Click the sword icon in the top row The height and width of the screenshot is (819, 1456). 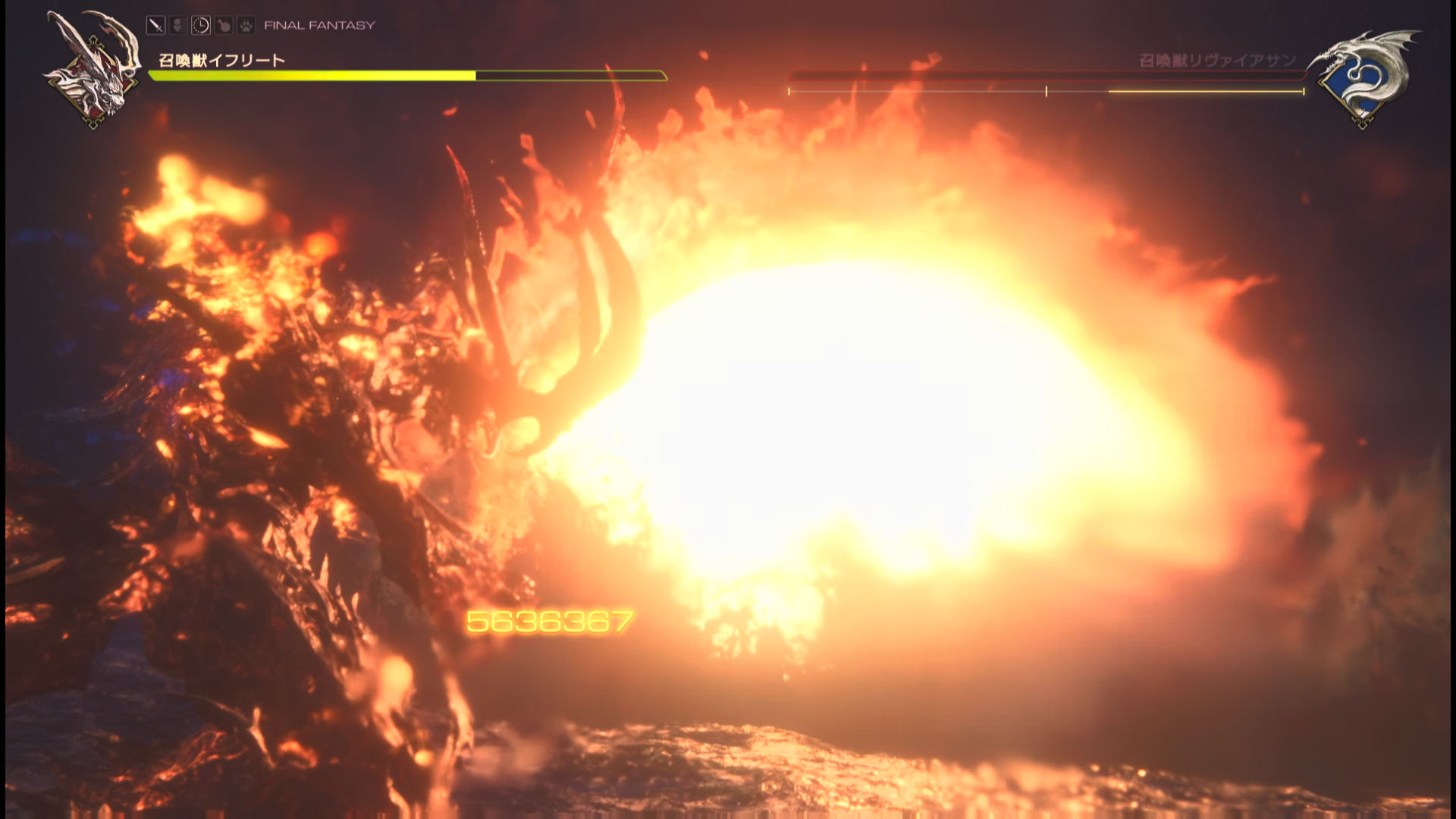[155, 25]
